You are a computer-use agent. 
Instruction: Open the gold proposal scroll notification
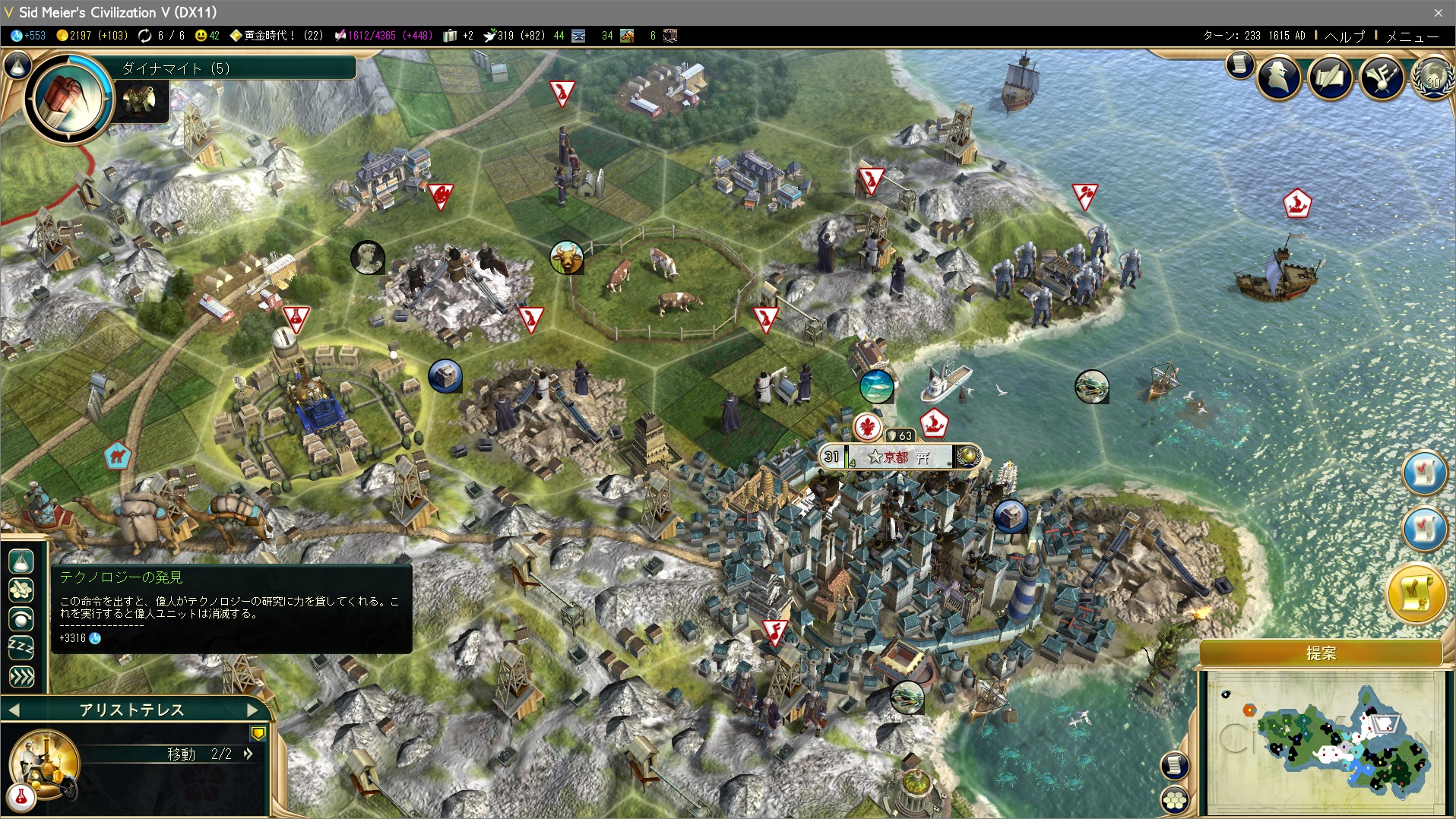(1416, 593)
